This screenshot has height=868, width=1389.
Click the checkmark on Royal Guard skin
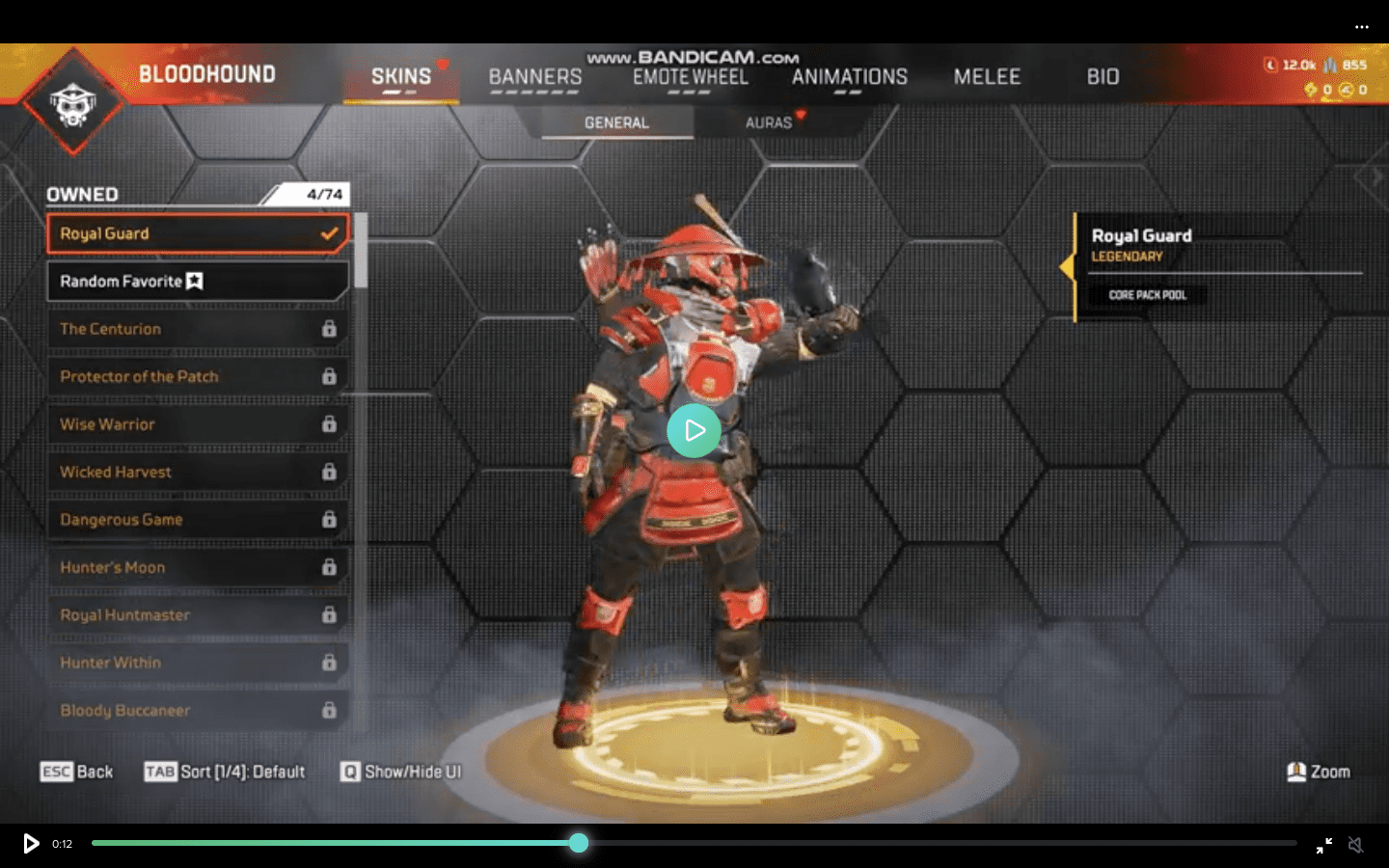coord(331,232)
